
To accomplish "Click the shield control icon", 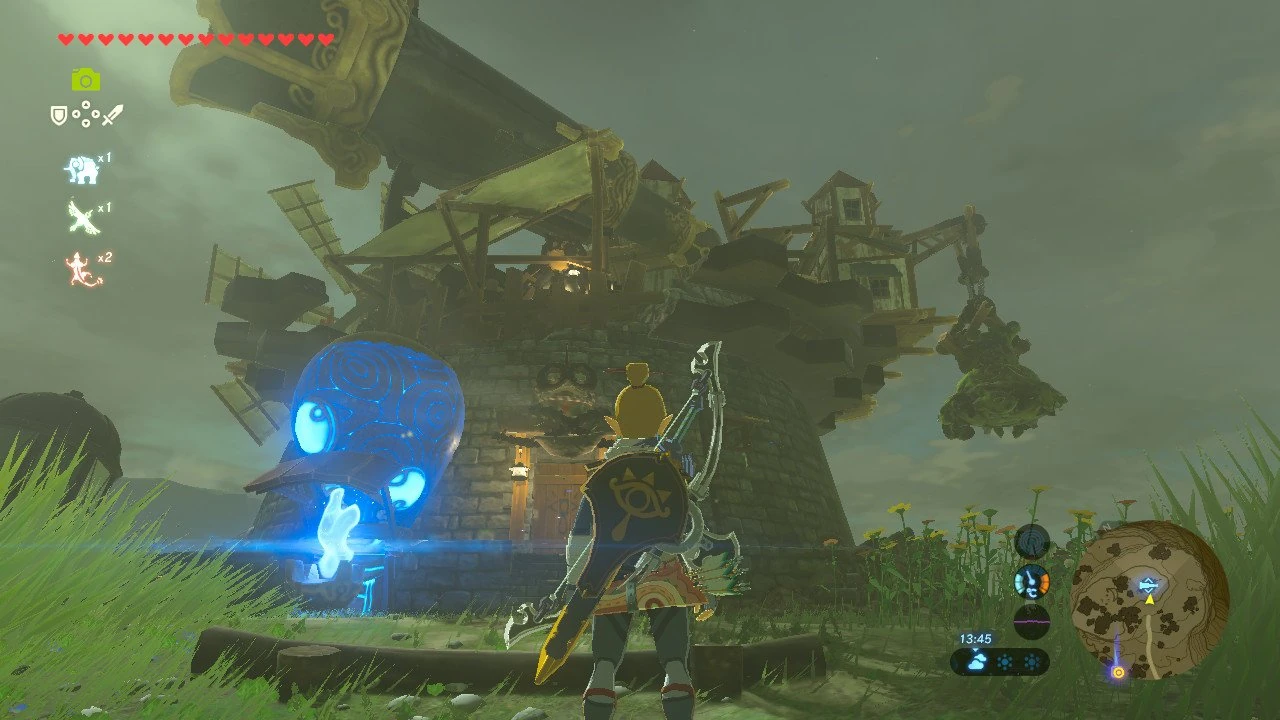I will 58,114.
